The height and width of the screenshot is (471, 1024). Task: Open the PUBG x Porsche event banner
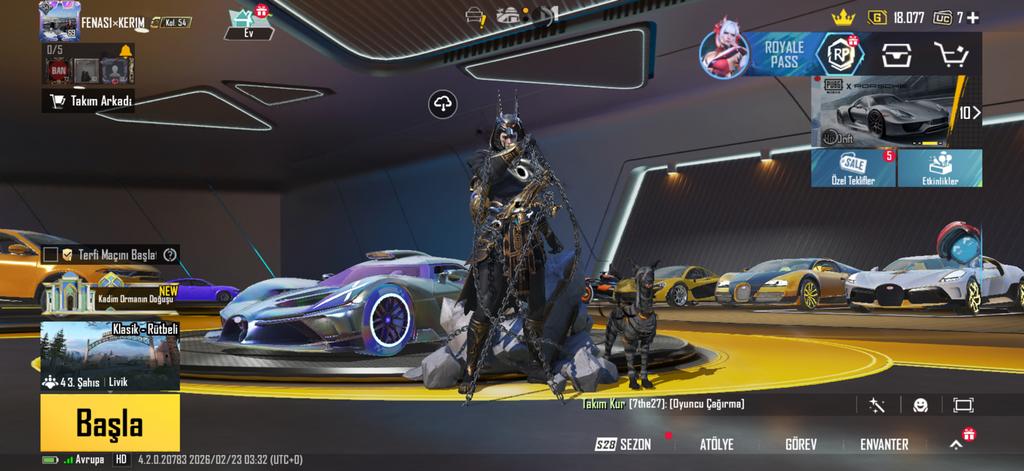pyautogui.click(x=888, y=112)
